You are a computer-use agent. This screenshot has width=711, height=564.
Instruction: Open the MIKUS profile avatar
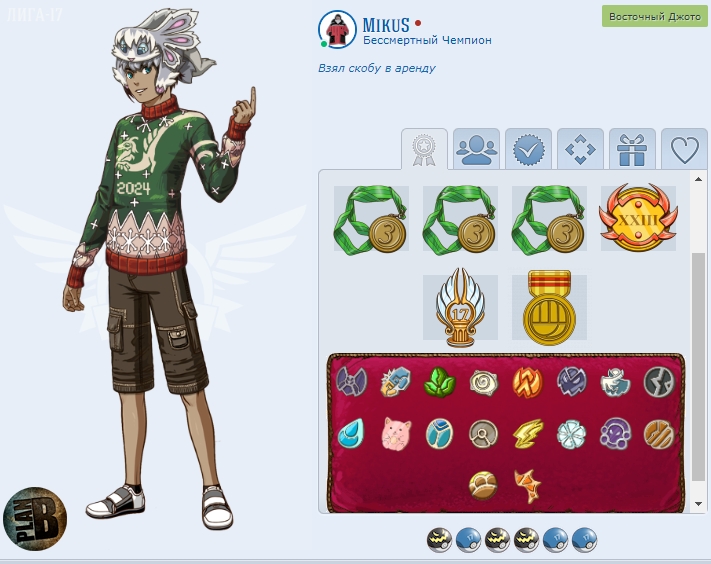click(x=337, y=30)
